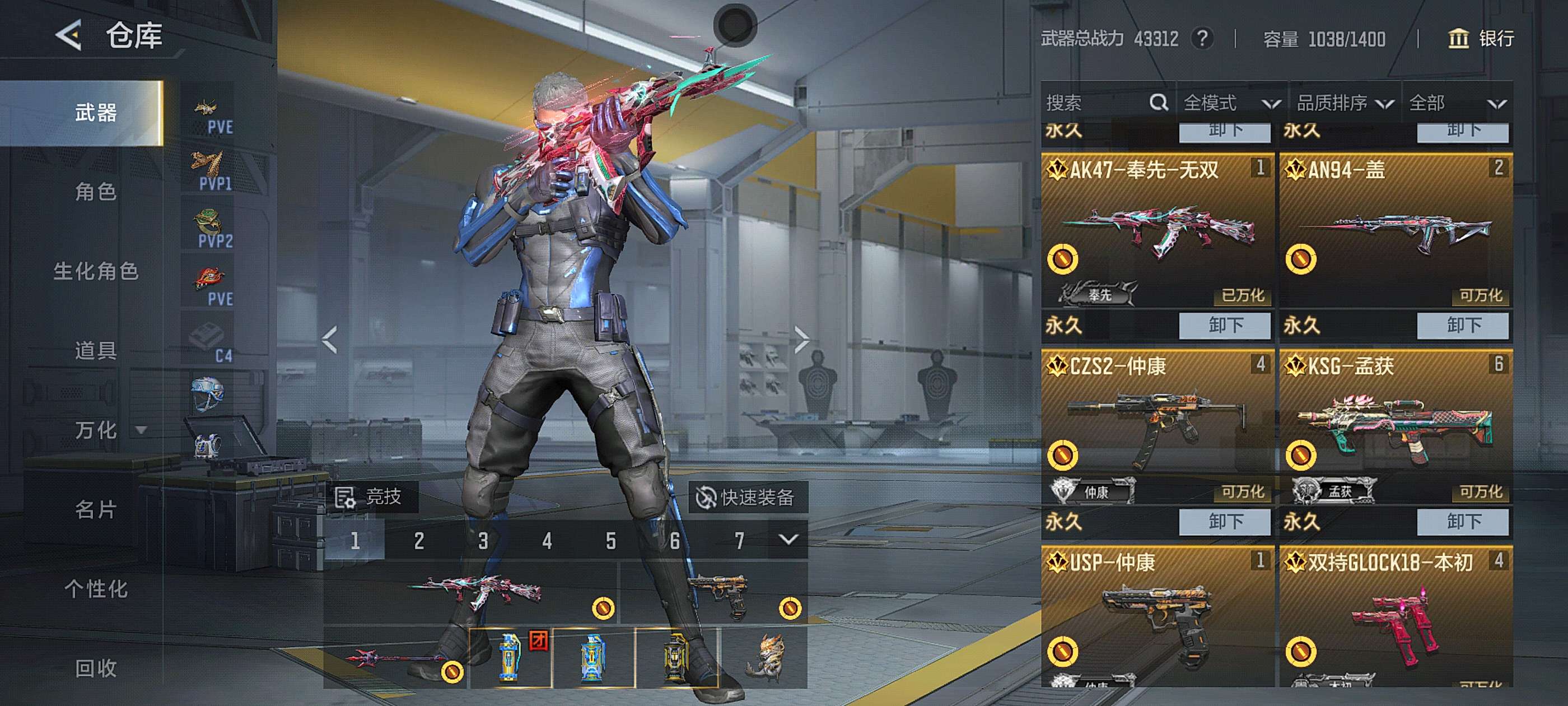Image resolution: width=1568 pixels, height=706 pixels.
Task: Activate 快速装备 quick equip
Action: point(747,497)
